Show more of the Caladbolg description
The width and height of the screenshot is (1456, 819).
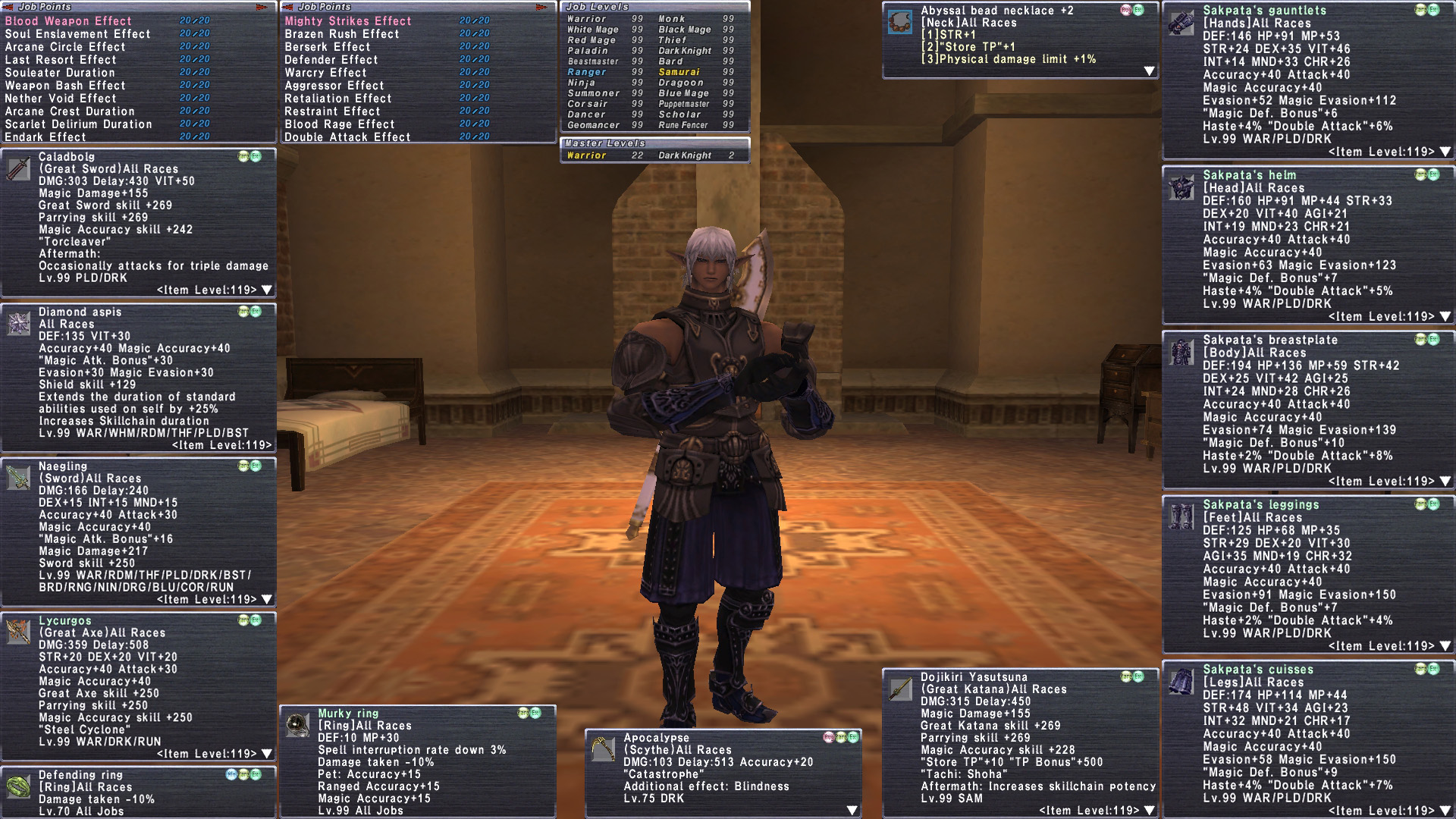click(x=267, y=290)
